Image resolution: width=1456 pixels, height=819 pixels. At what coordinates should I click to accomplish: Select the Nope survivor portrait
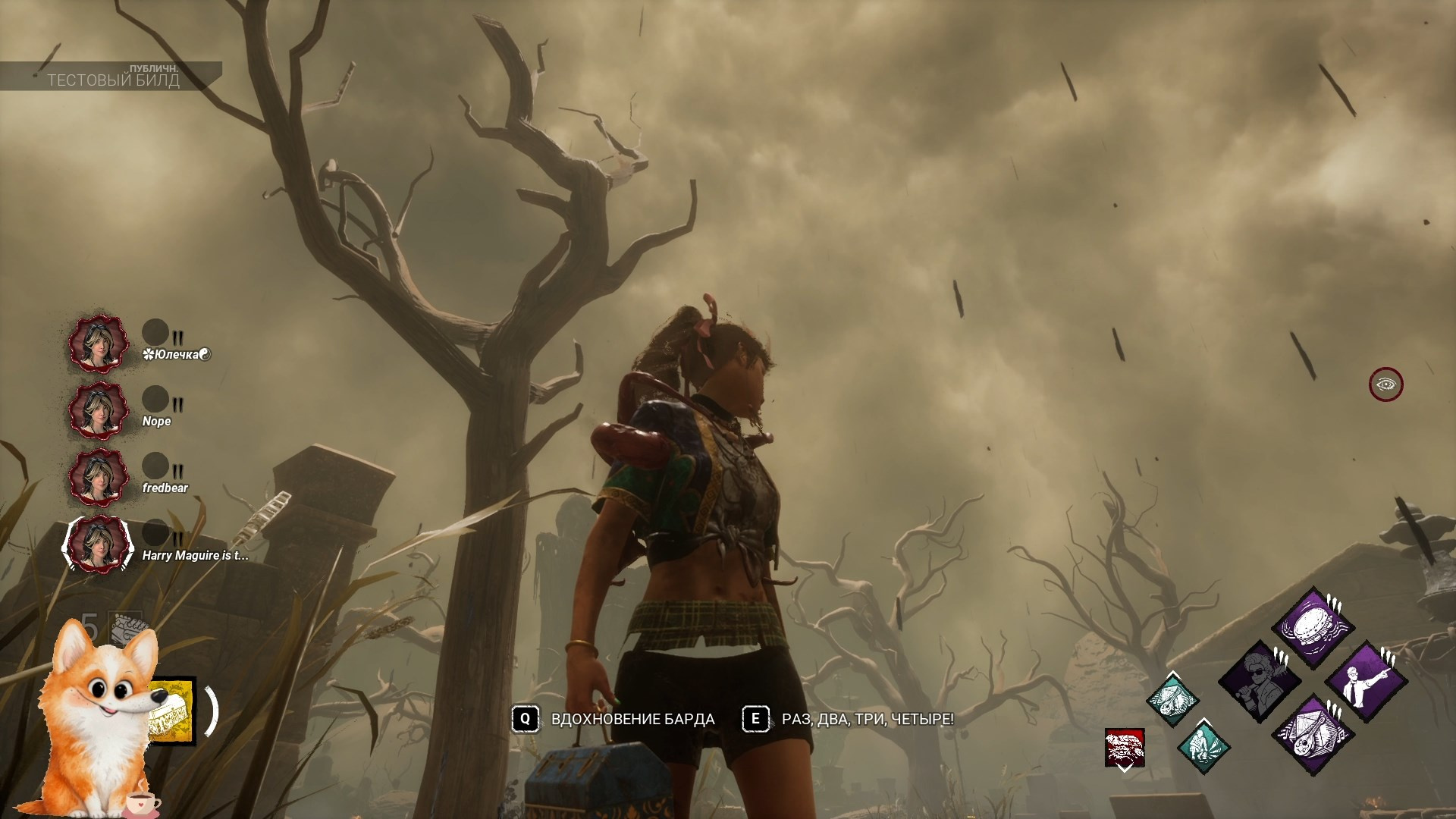96,412
